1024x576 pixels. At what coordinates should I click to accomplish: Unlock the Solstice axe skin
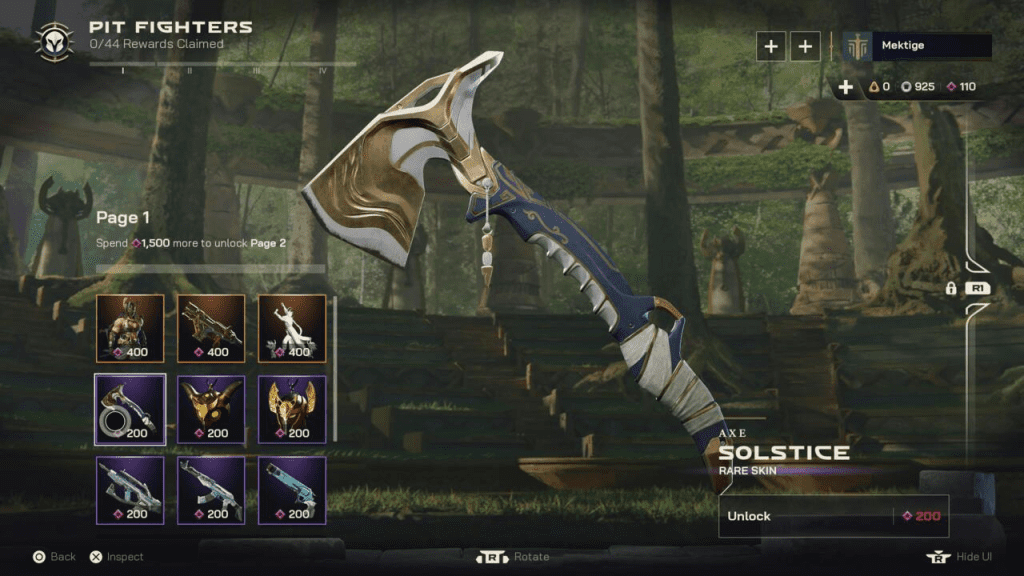point(833,516)
